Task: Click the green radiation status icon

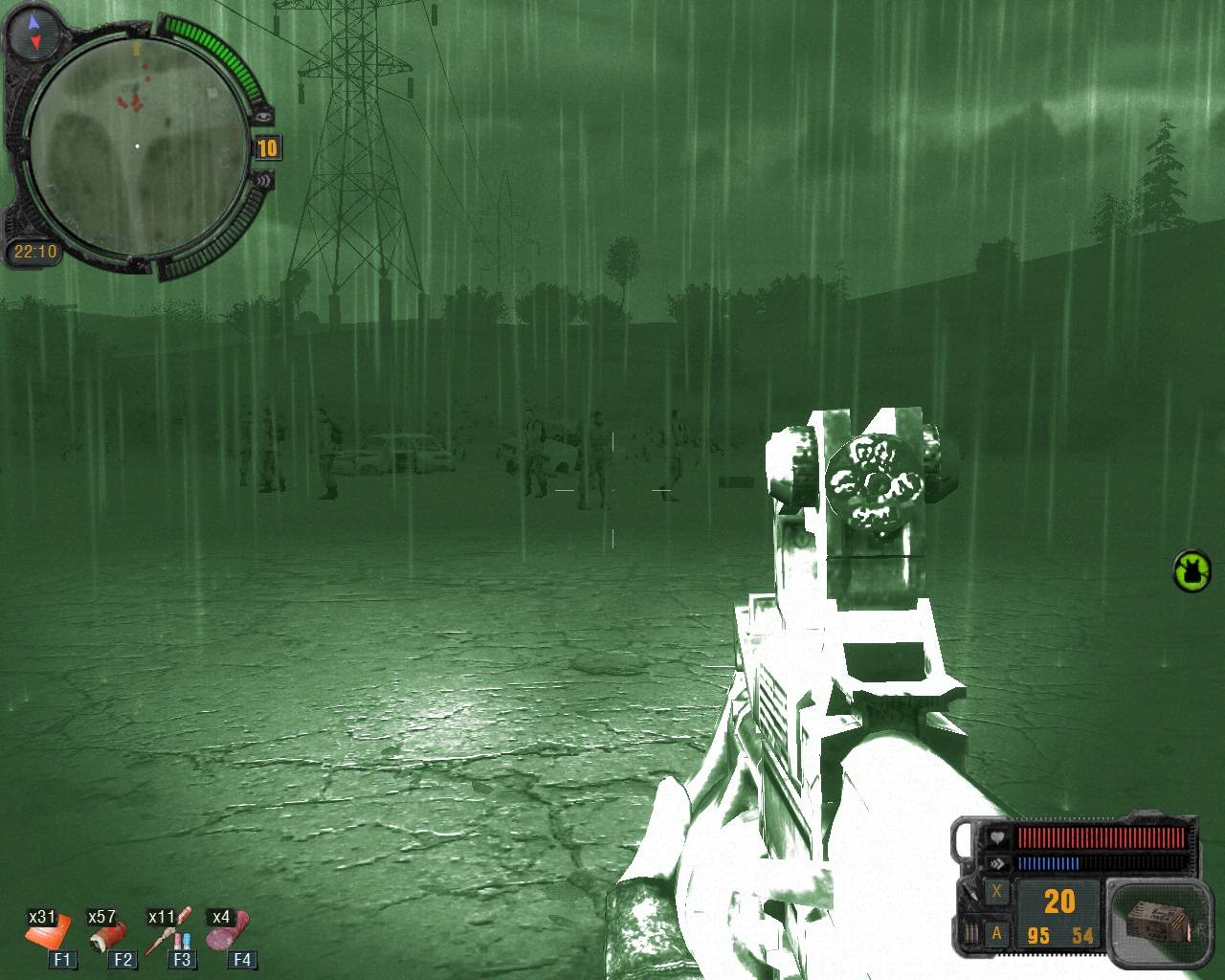Action: tap(1192, 570)
